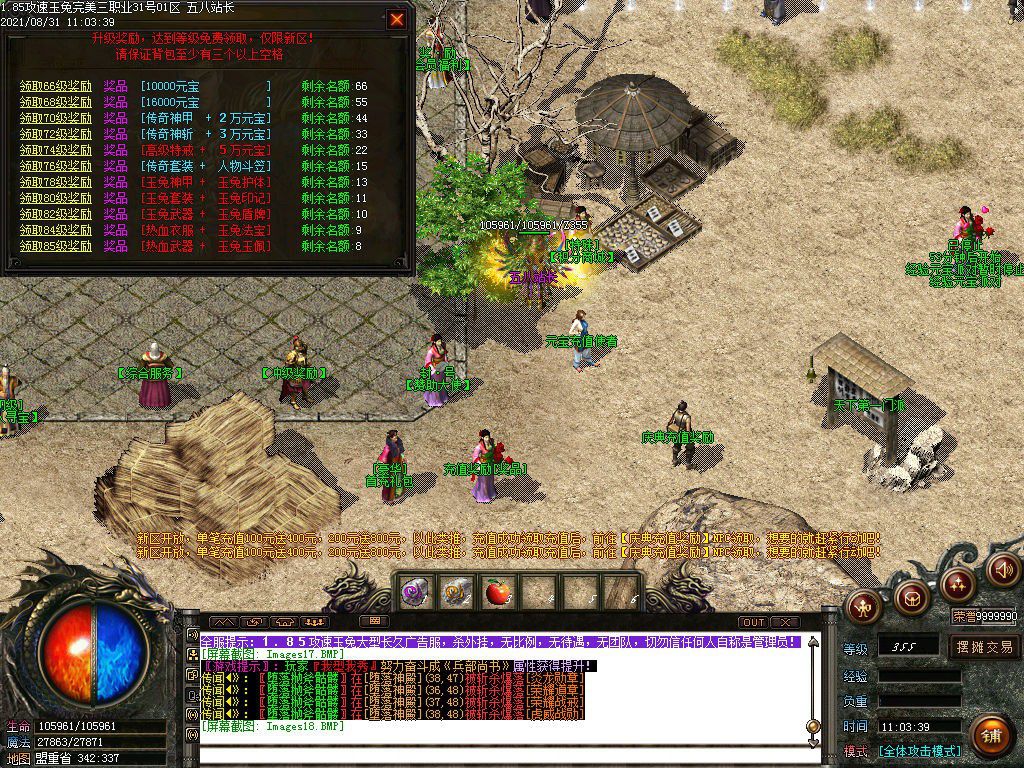Claim the level 84 reward link
This screenshot has width=1024, height=768.
click(x=56, y=230)
